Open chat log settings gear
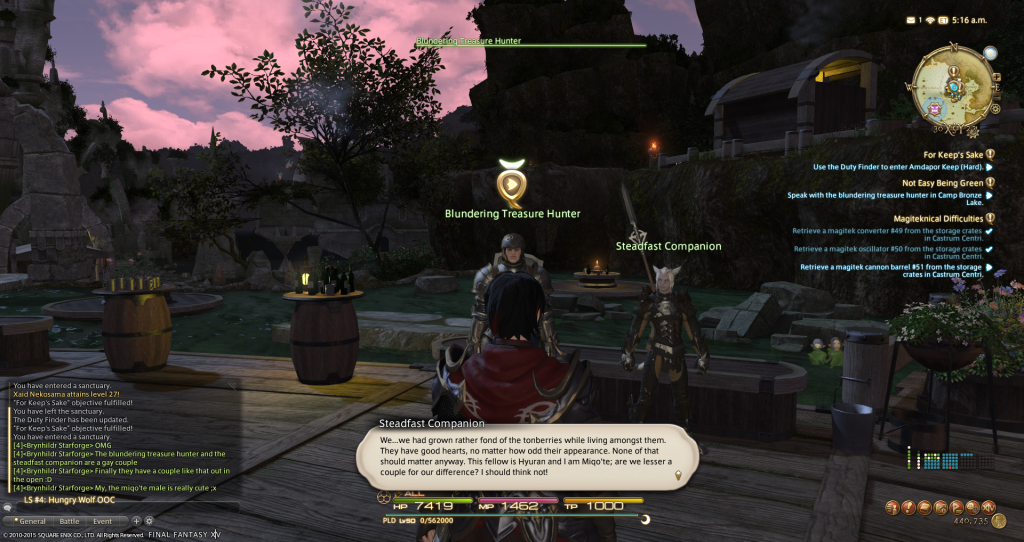The width and height of the screenshot is (1024, 542). click(149, 521)
